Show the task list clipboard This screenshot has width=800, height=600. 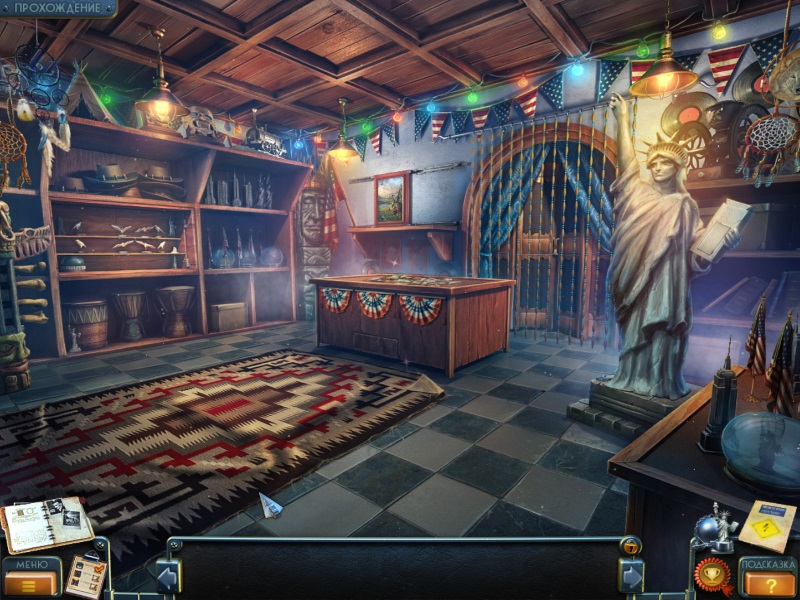pyautogui.click(x=86, y=575)
